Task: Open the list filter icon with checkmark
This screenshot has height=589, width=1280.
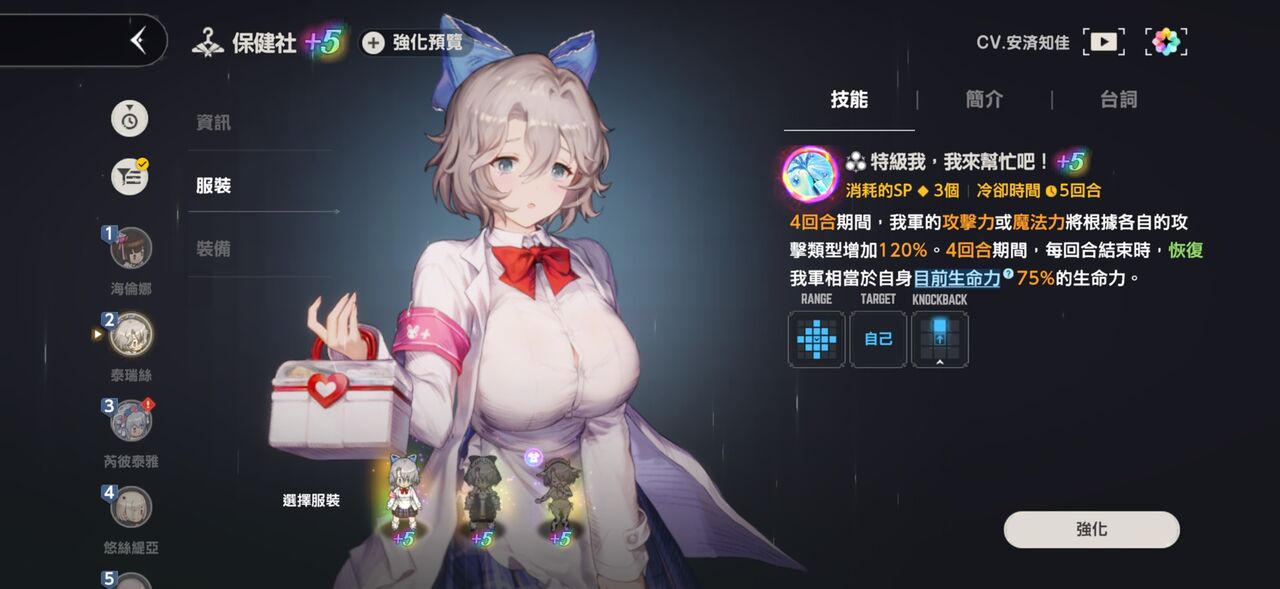Action: click(130, 177)
